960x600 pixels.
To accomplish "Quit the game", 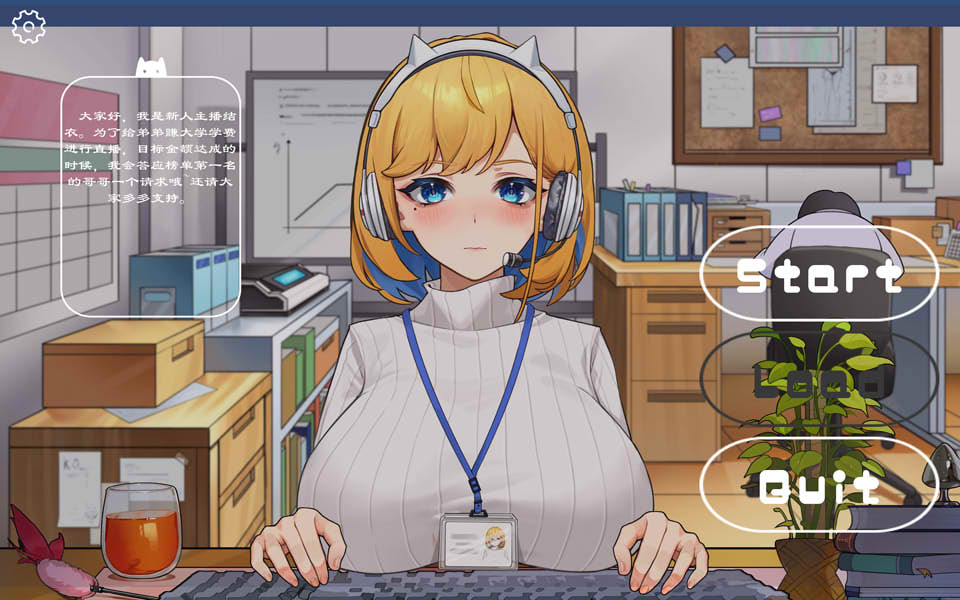I will (819, 486).
